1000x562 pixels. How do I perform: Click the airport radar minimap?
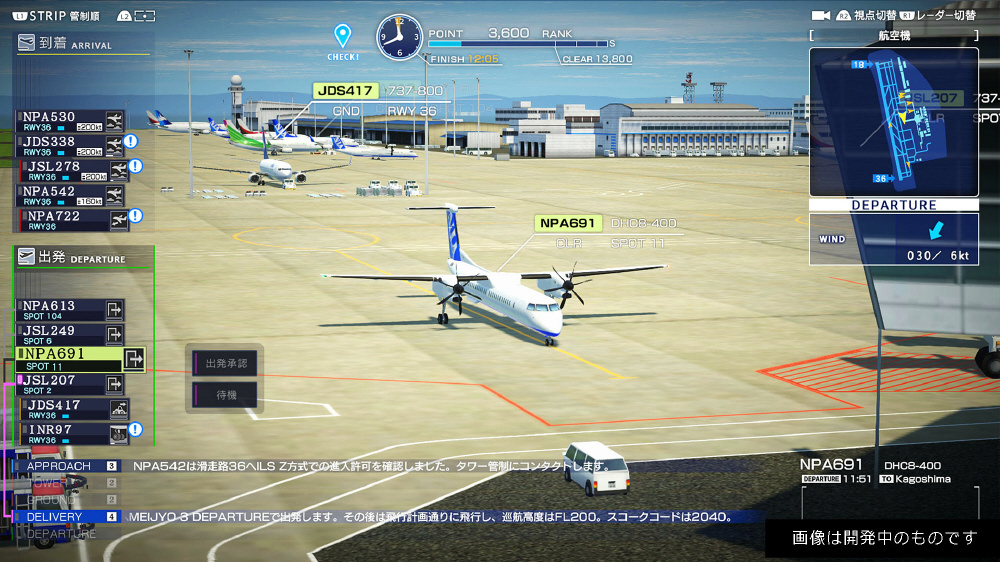tap(893, 122)
